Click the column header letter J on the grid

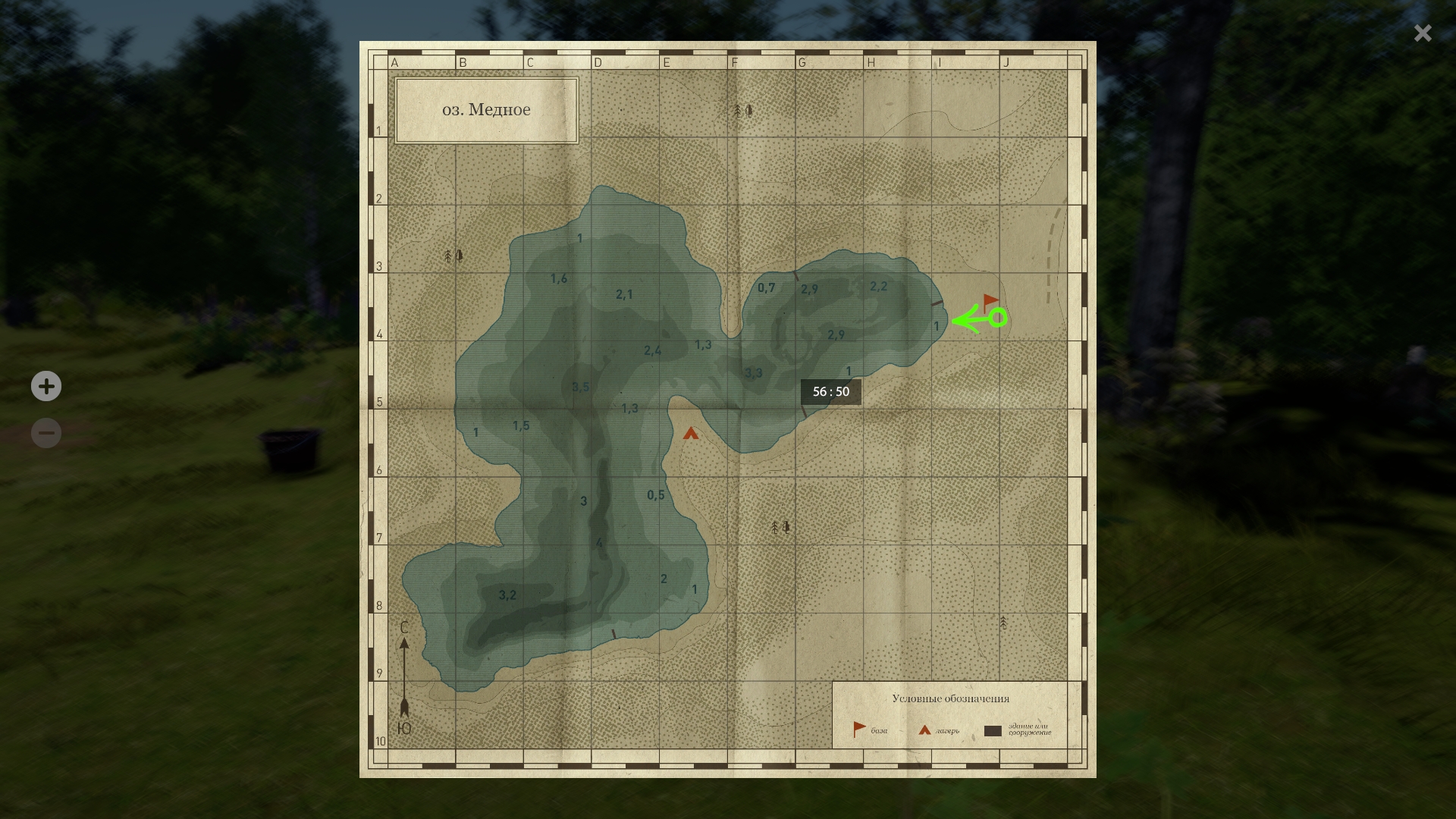[x=1006, y=63]
